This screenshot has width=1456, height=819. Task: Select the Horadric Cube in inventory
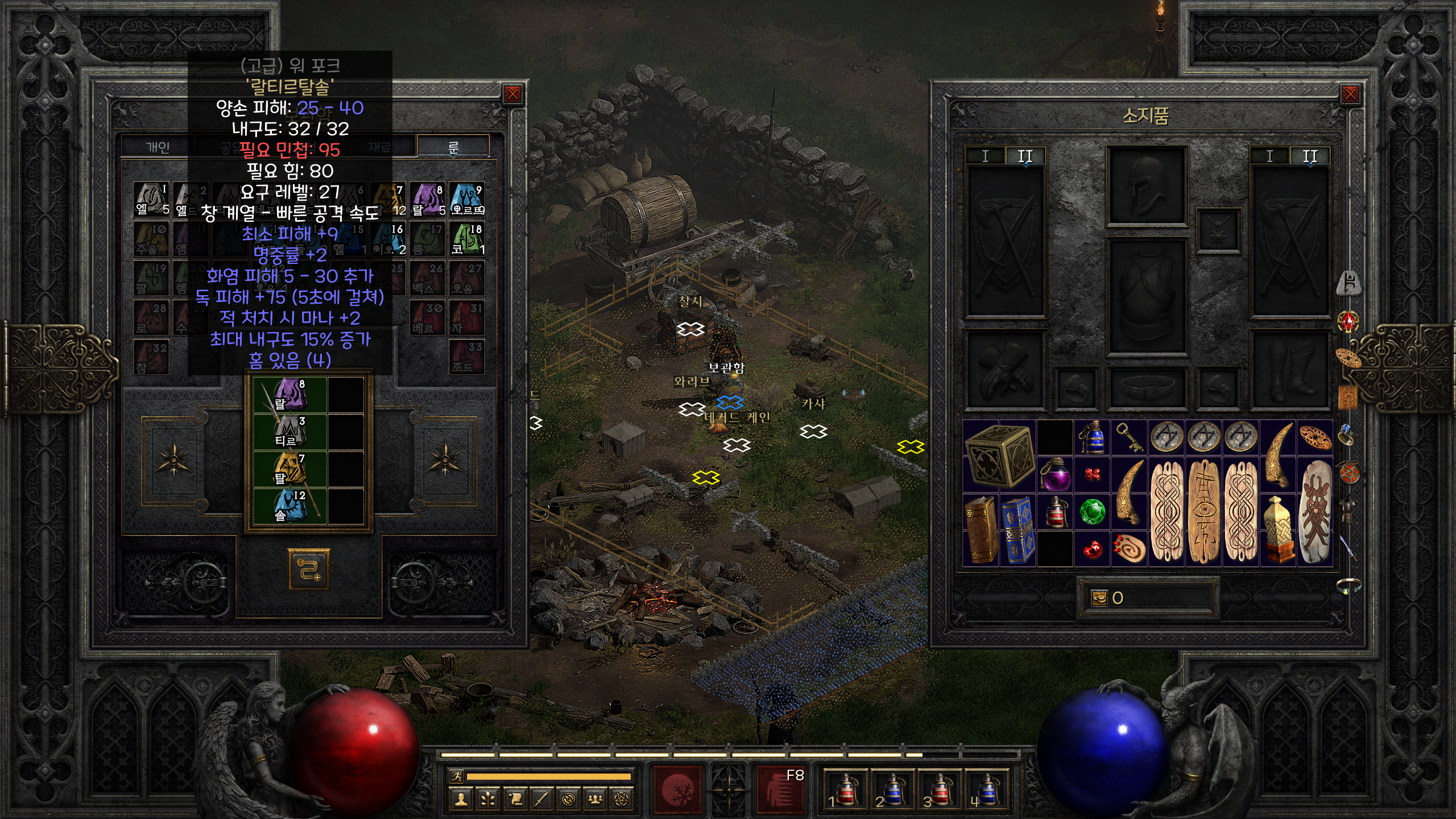point(999,456)
